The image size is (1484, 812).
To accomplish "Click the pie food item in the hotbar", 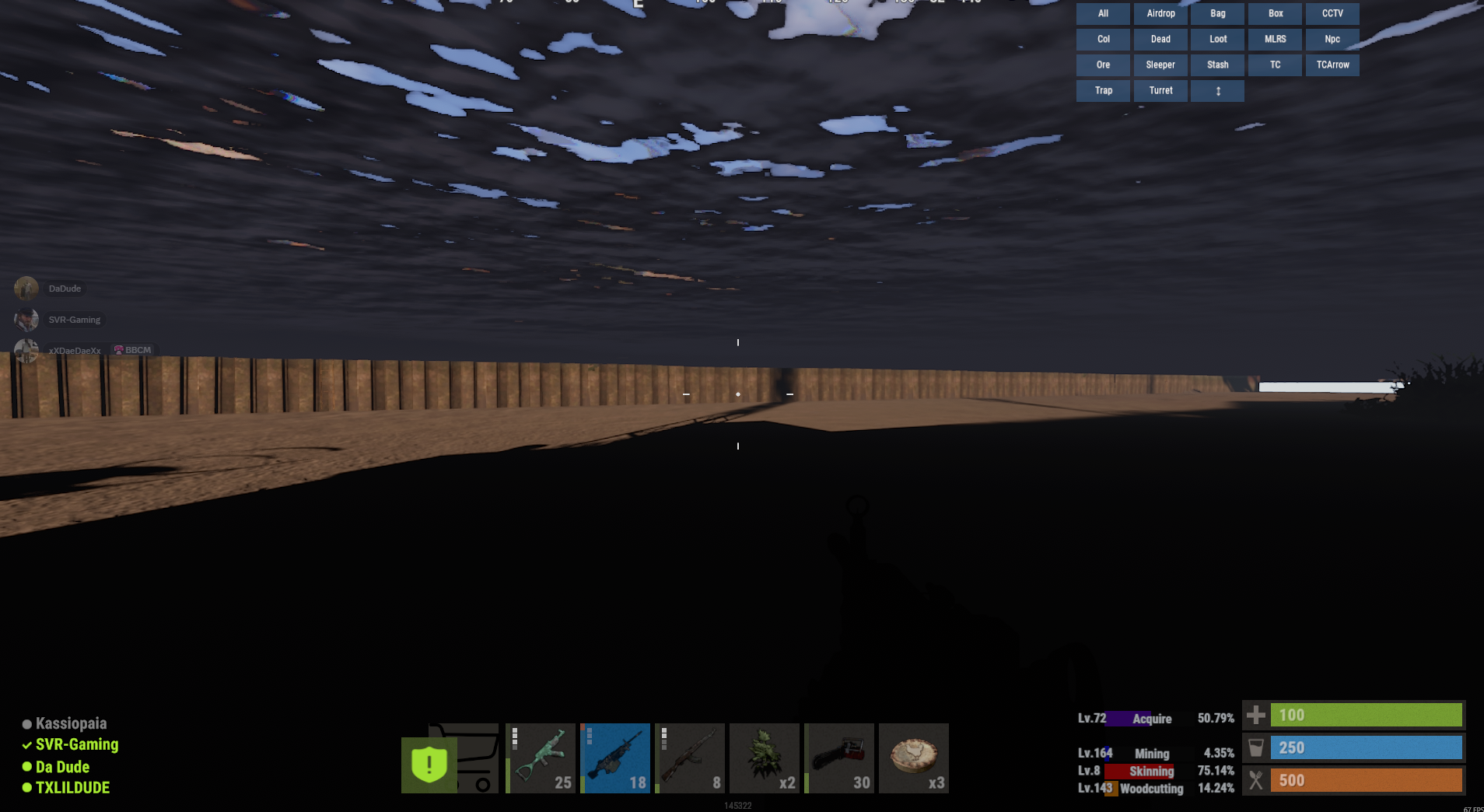I will [x=913, y=758].
